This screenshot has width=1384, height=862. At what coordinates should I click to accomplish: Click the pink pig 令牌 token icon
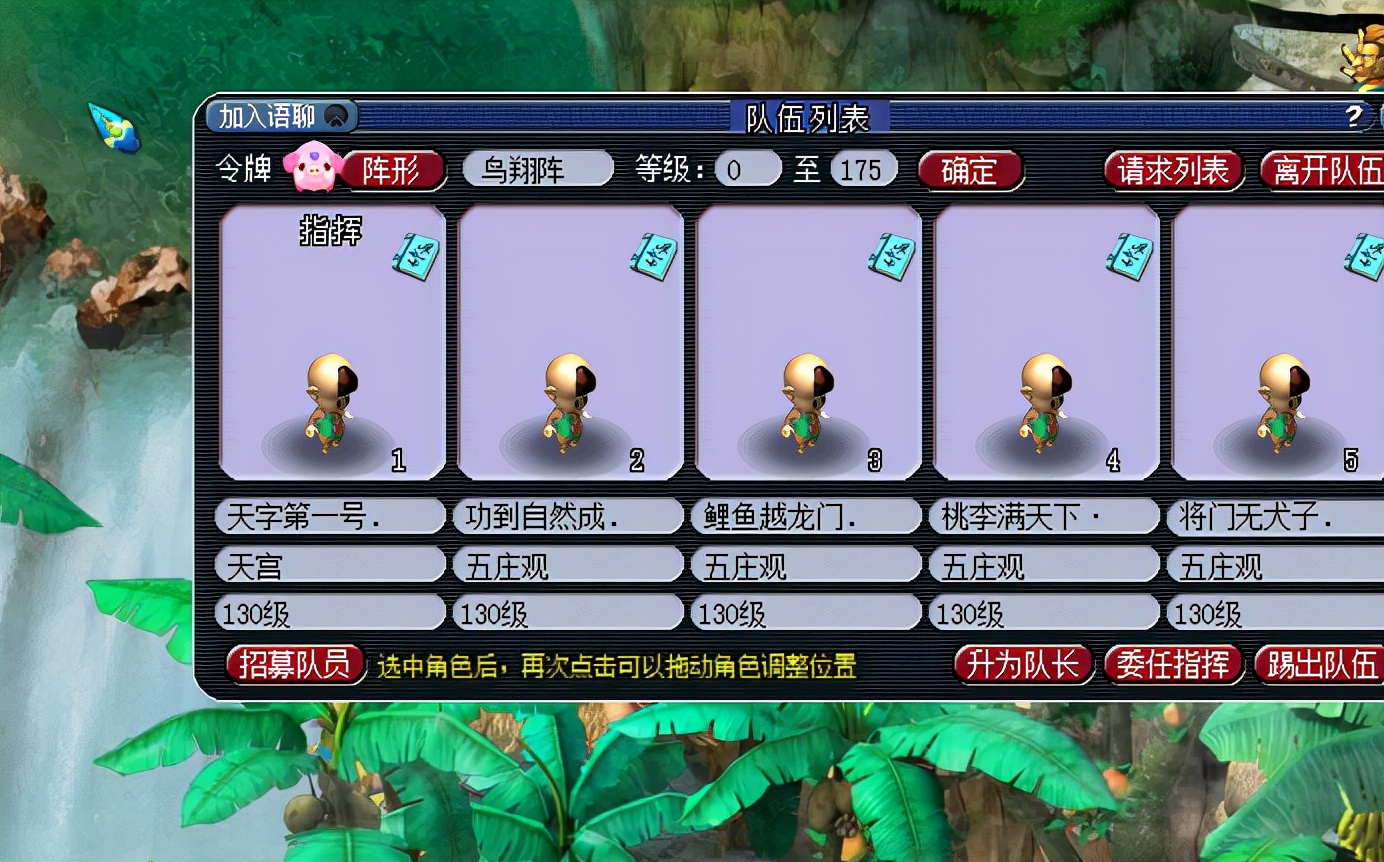[312, 169]
